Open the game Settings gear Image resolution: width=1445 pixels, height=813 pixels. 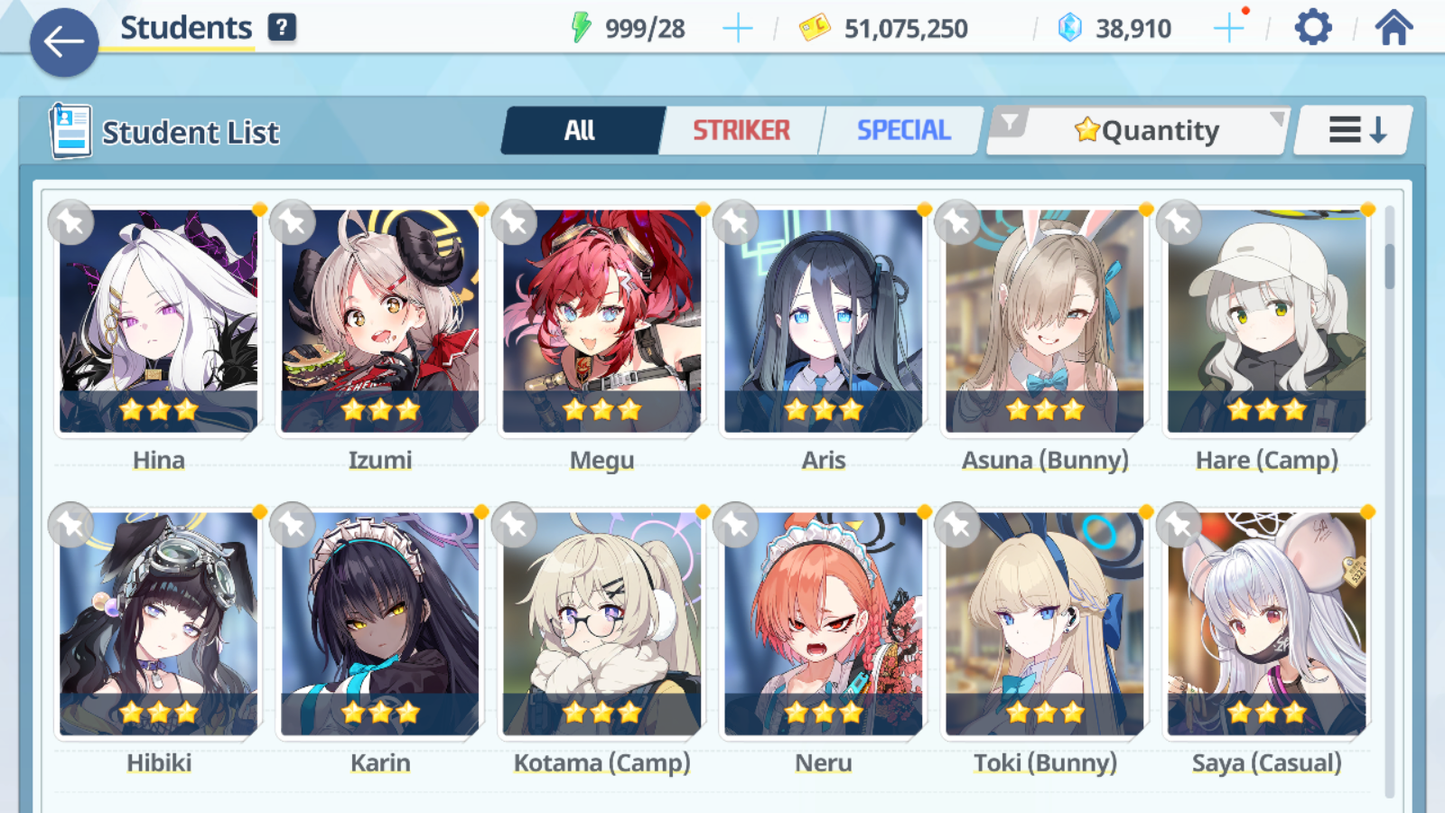pyautogui.click(x=1313, y=27)
